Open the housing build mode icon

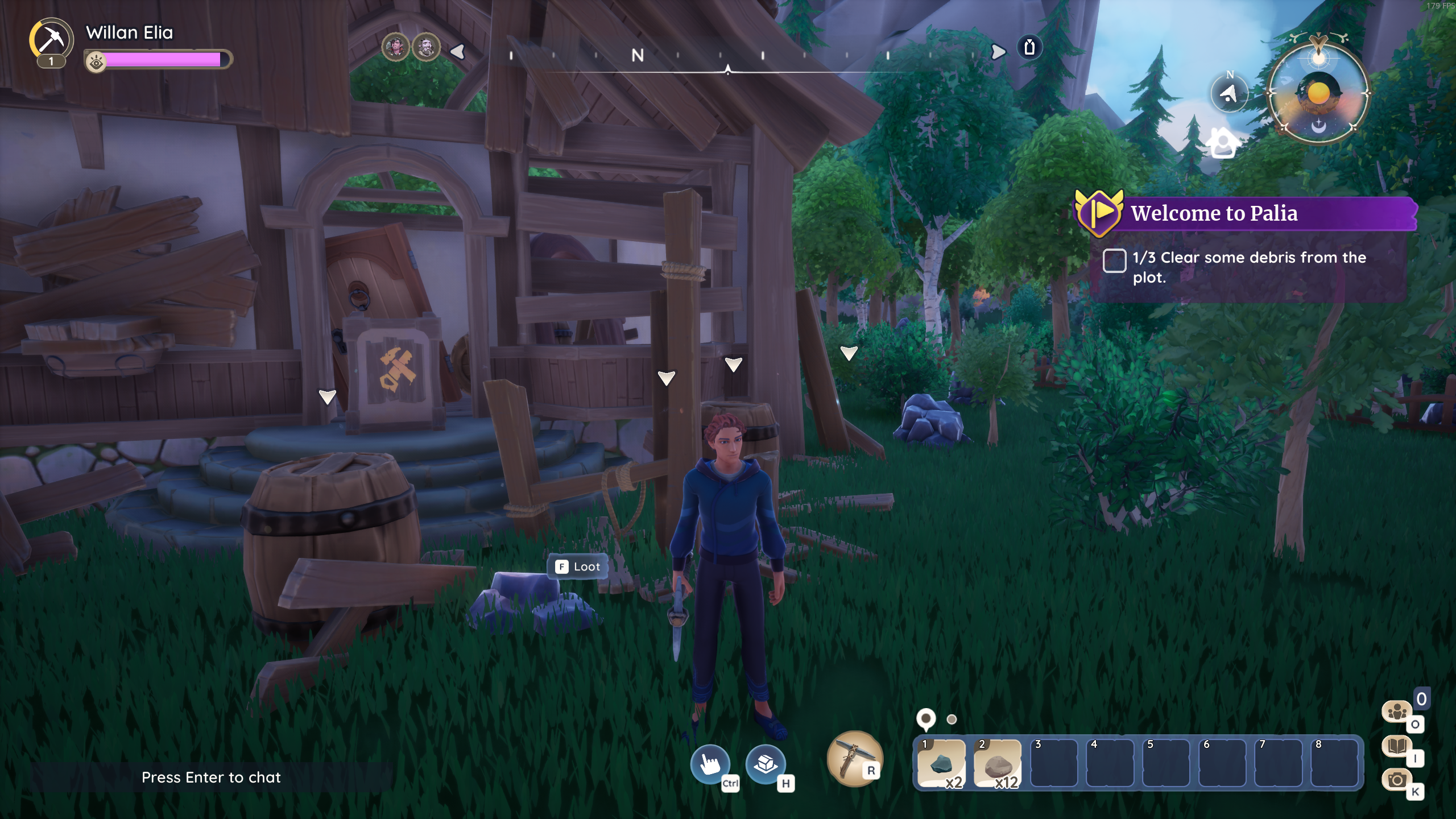(x=766, y=763)
